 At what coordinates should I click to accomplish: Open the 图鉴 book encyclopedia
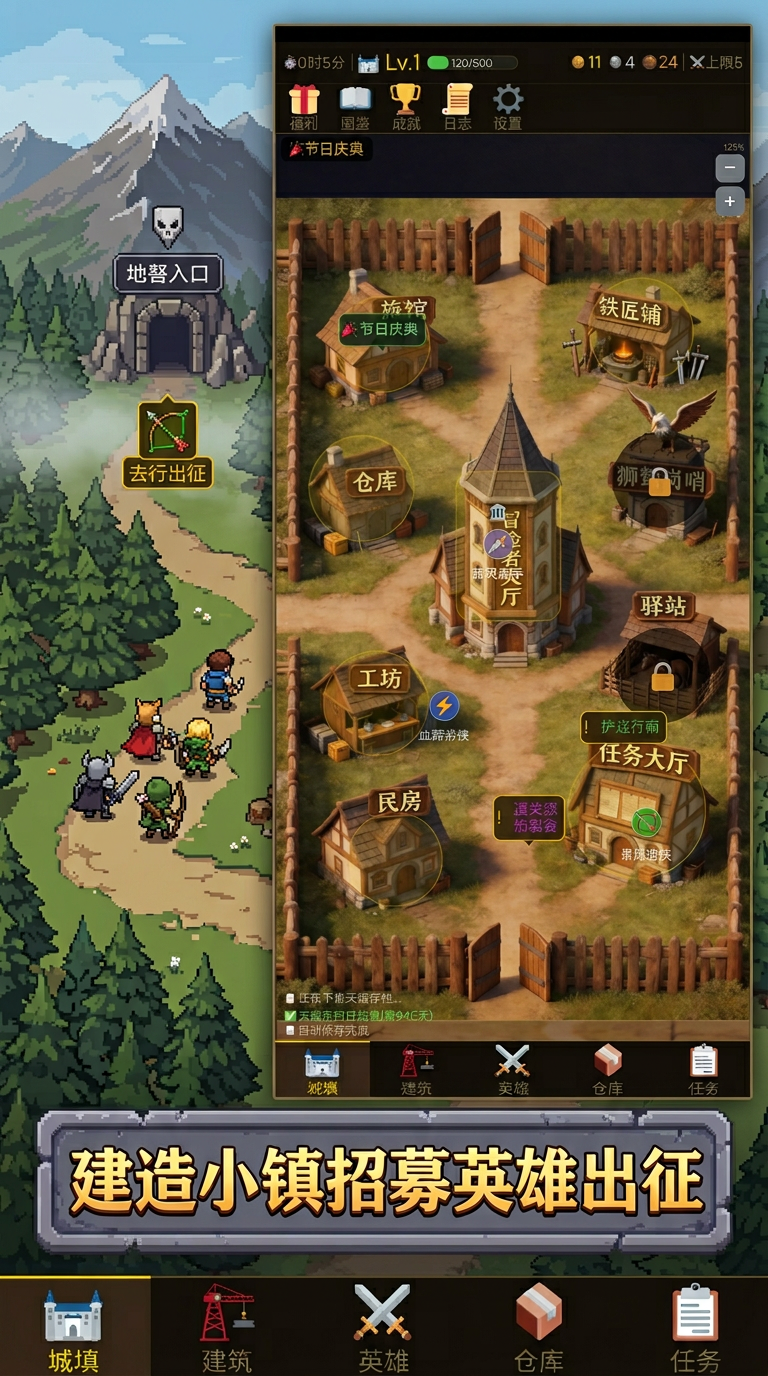[355, 106]
